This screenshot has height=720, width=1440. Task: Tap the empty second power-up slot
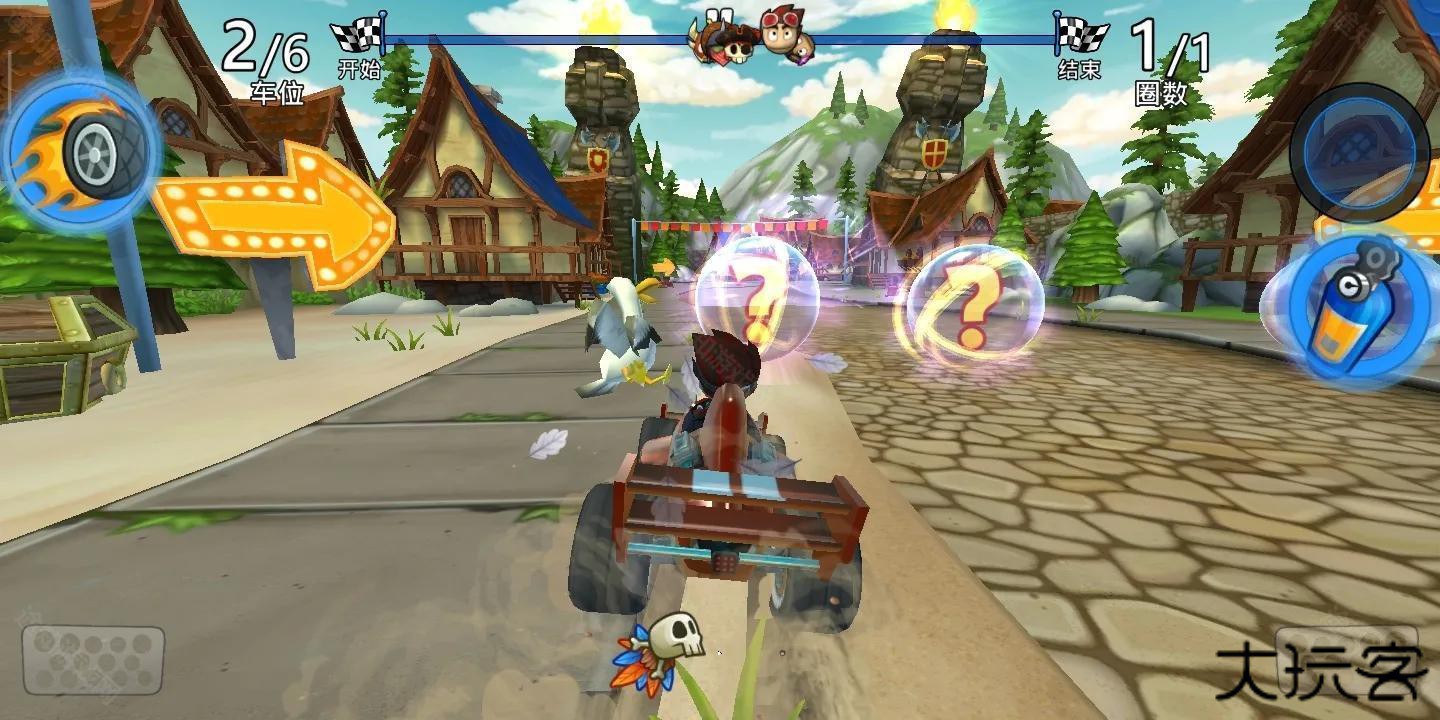(x=1358, y=152)
